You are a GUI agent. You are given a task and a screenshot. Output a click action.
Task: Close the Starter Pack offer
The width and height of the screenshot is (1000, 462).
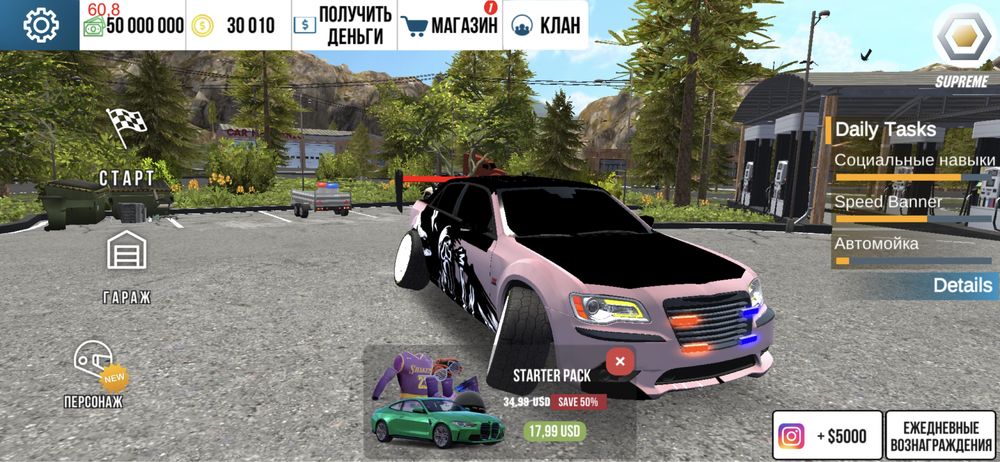pos(620,361)
